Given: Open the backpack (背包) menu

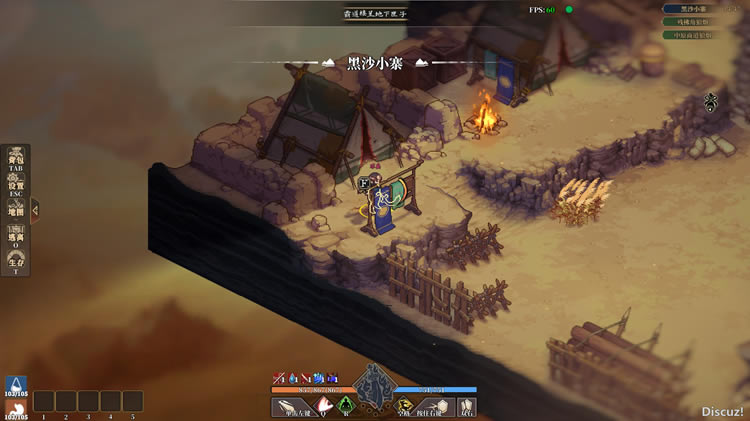Looking at the screenshot, I should coord(16,160).
